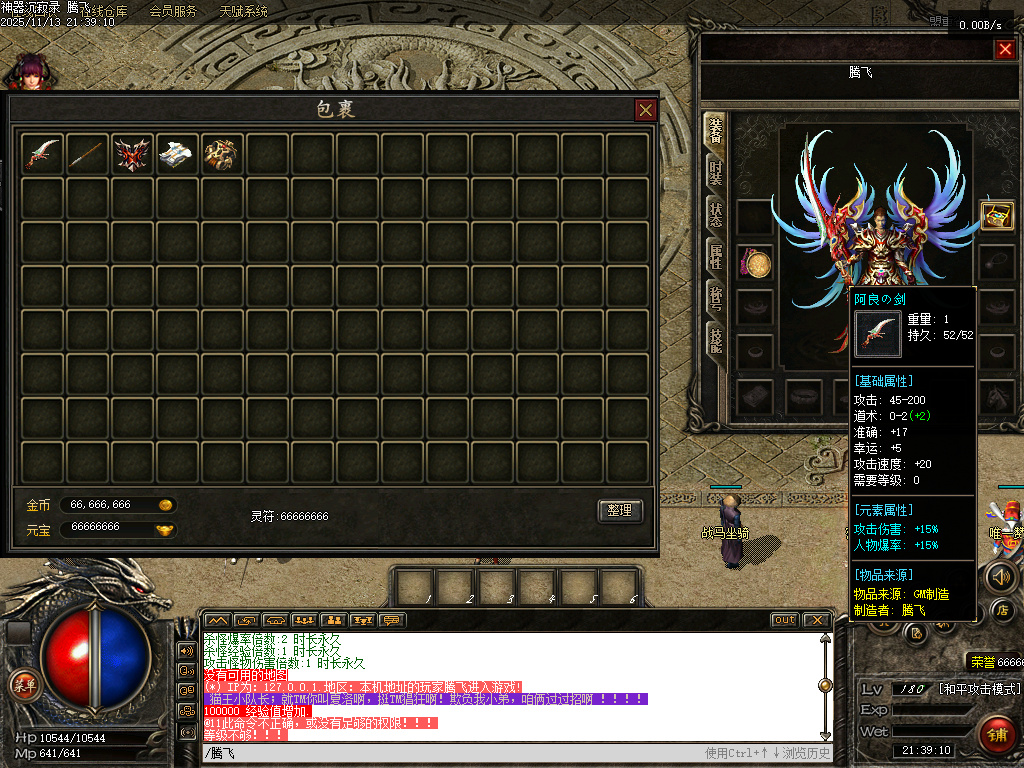The height and width of the screenshot is (768, 1024).
Task: Open the treasure chest equipment slot
Action: tap(996, 216)
